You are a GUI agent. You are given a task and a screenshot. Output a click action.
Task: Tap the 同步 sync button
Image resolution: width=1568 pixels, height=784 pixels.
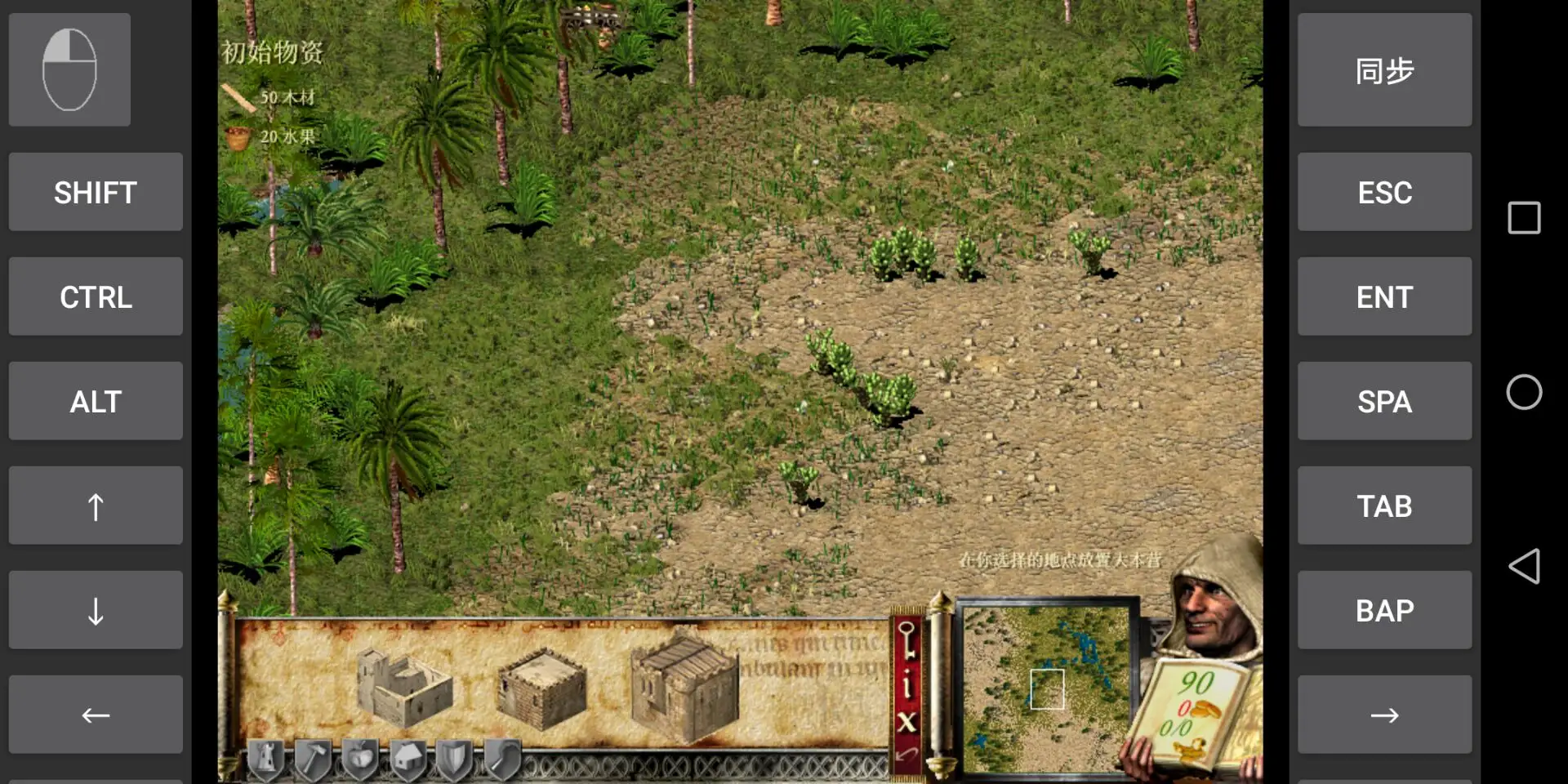tap(1384, 70)
